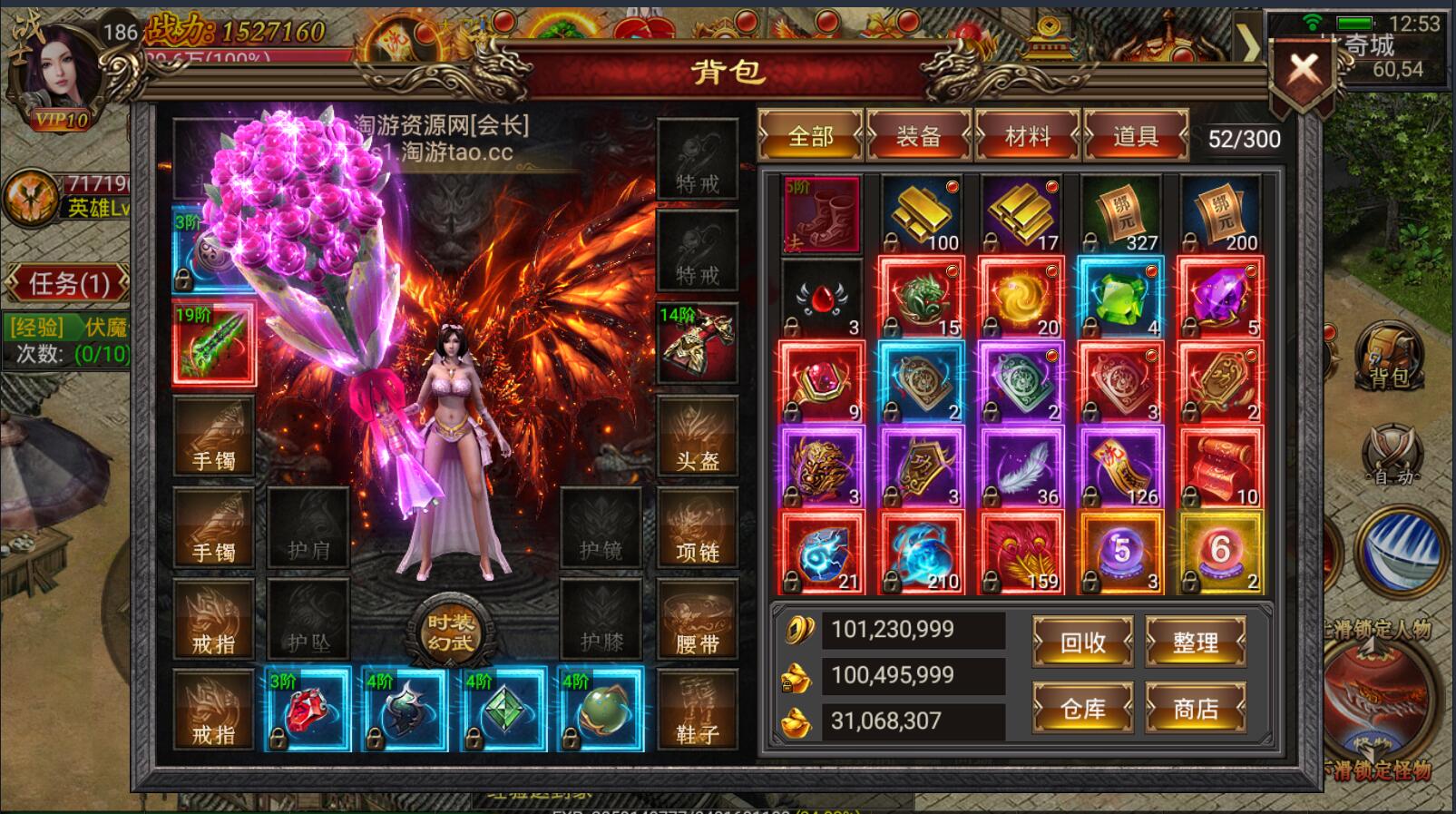The width and height of the screenshot is (1456, 814).
Task: Select the gold coin icon beside 101,230,999
Action: click(x=798, y=629)
